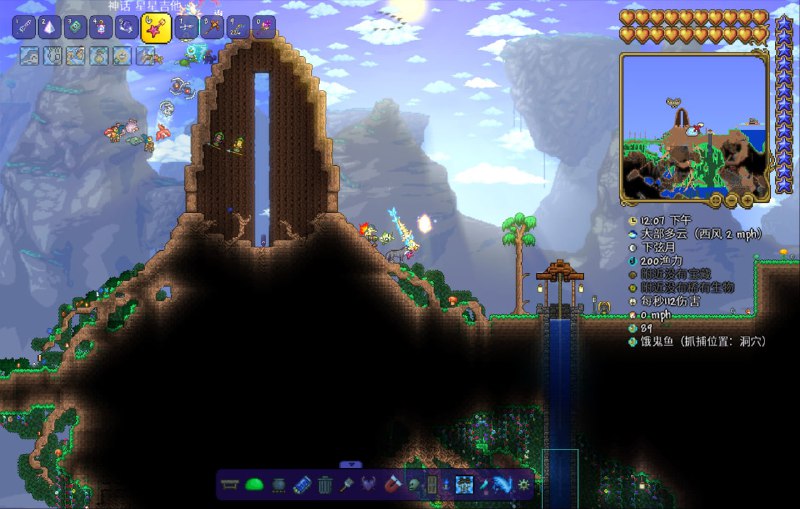Viewport: 800px width, 509px height.
Task: Click the blue feather wing icon in the bottom toolbar
Action: [x=499, y=485]
